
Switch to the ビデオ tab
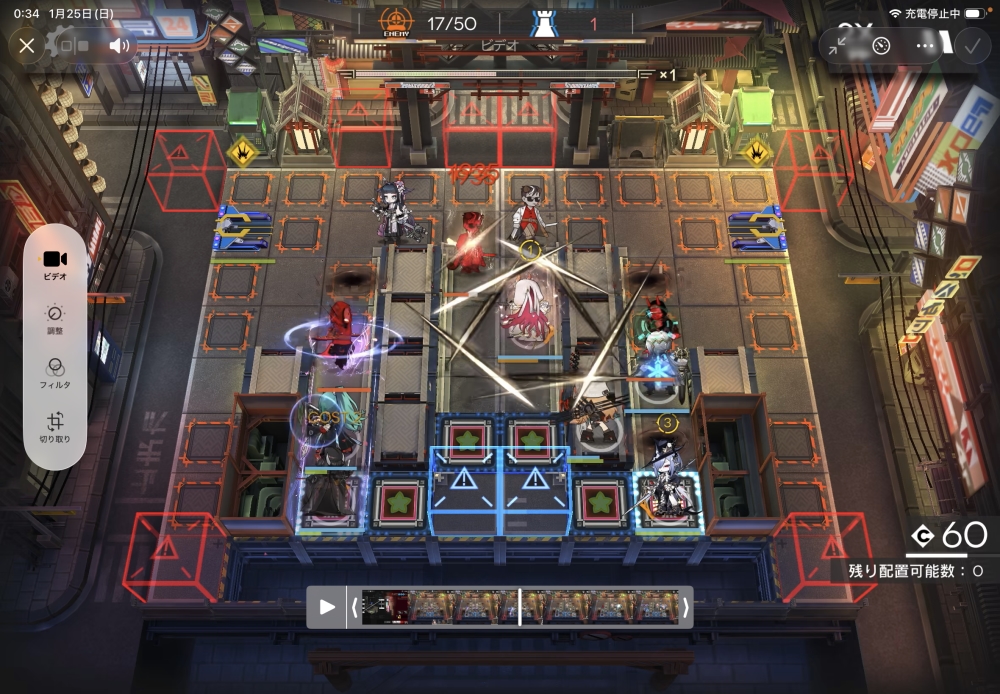coord(55,264)
